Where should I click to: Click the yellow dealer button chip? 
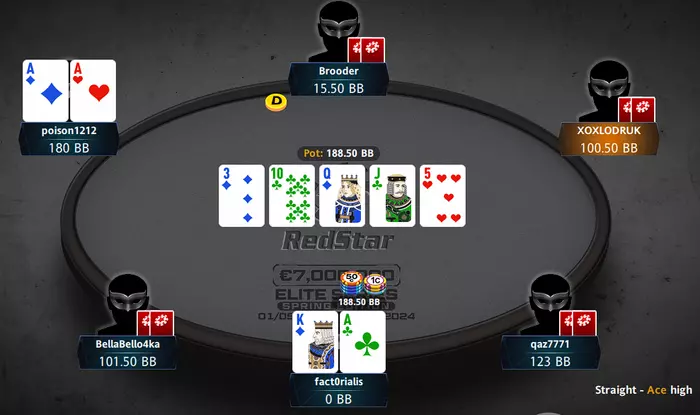pyautogui.click(x=276, y=101)
